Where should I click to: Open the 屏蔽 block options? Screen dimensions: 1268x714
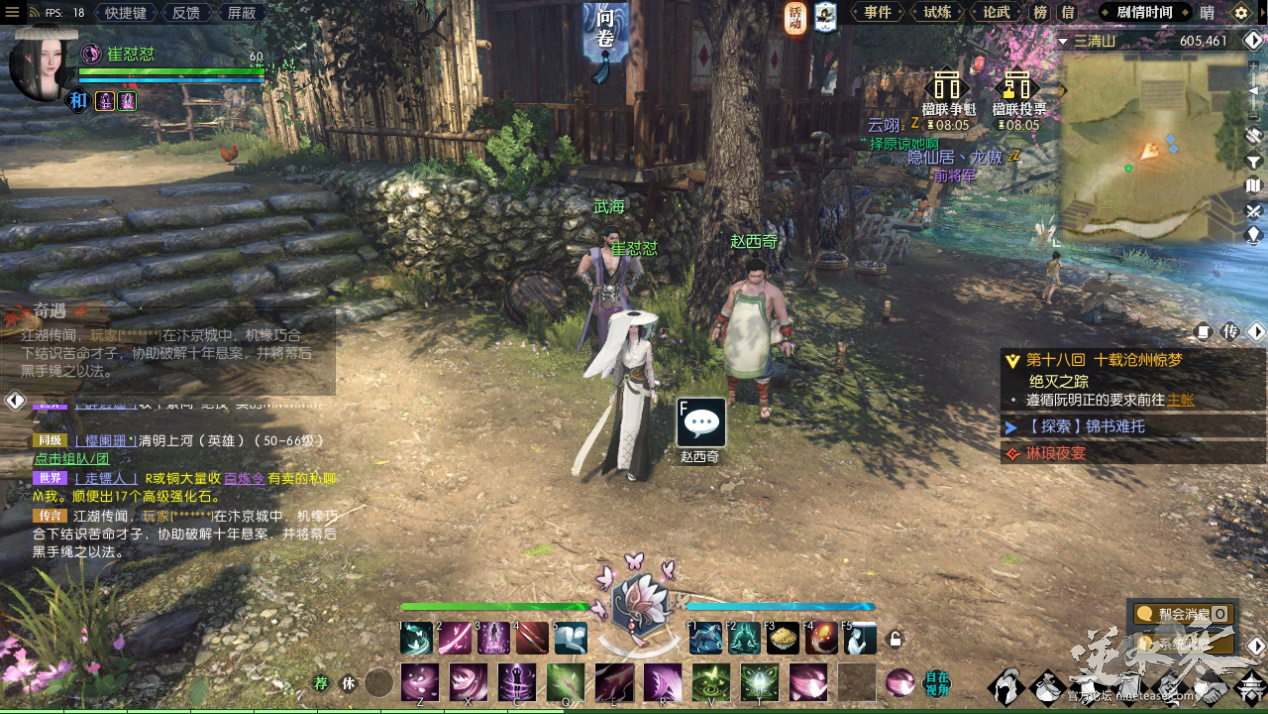click(x=242, y=13)
